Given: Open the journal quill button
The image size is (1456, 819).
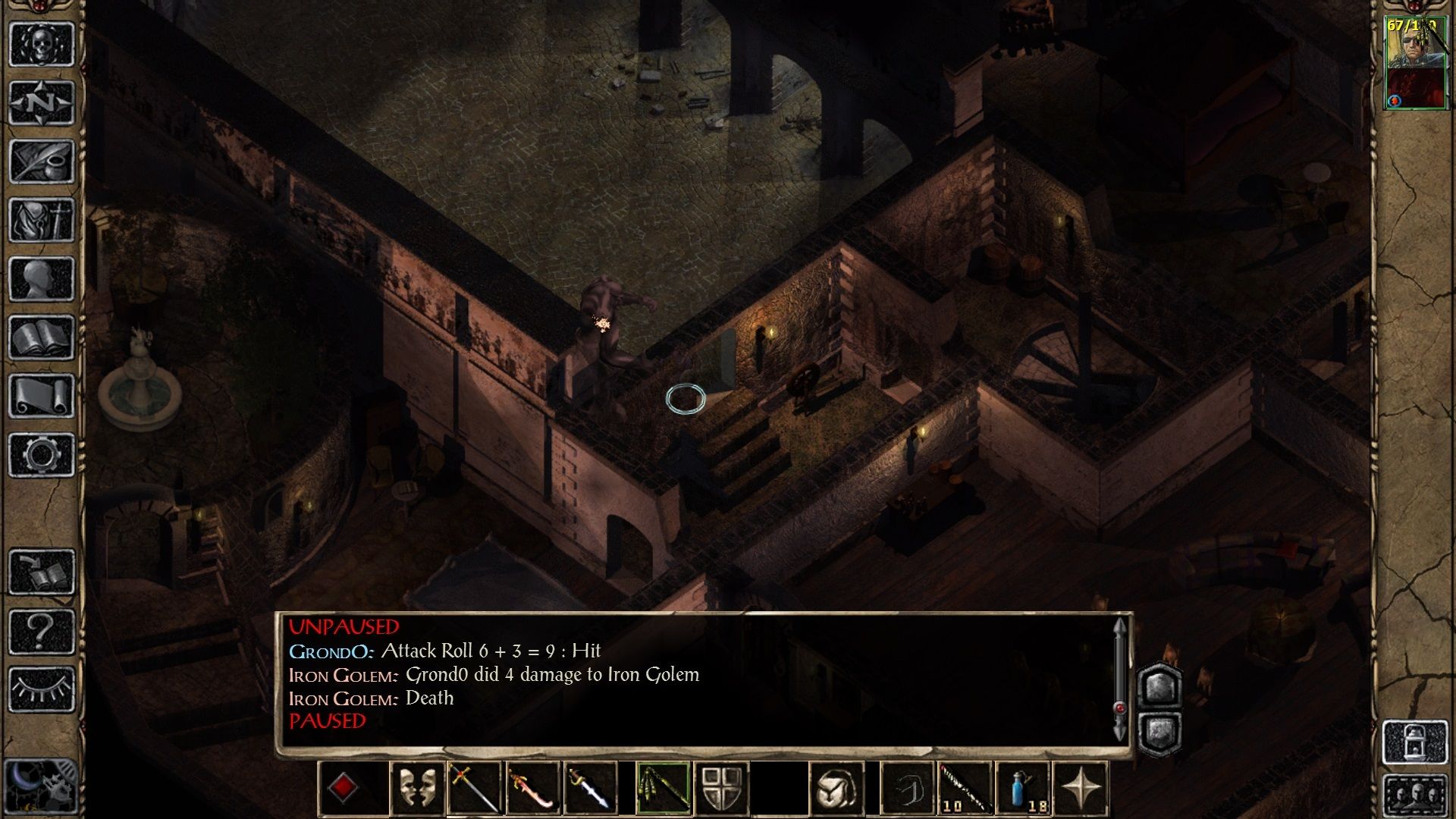Looking at the screenshot, I should 42,161.
